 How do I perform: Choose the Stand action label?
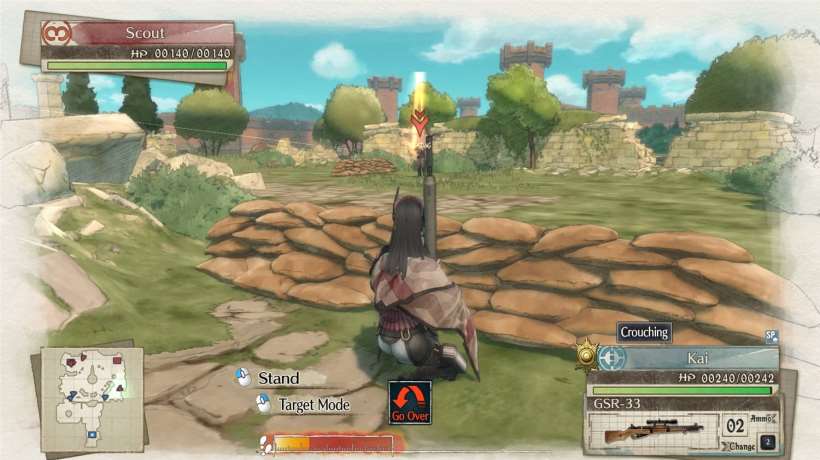coord(278,378)
